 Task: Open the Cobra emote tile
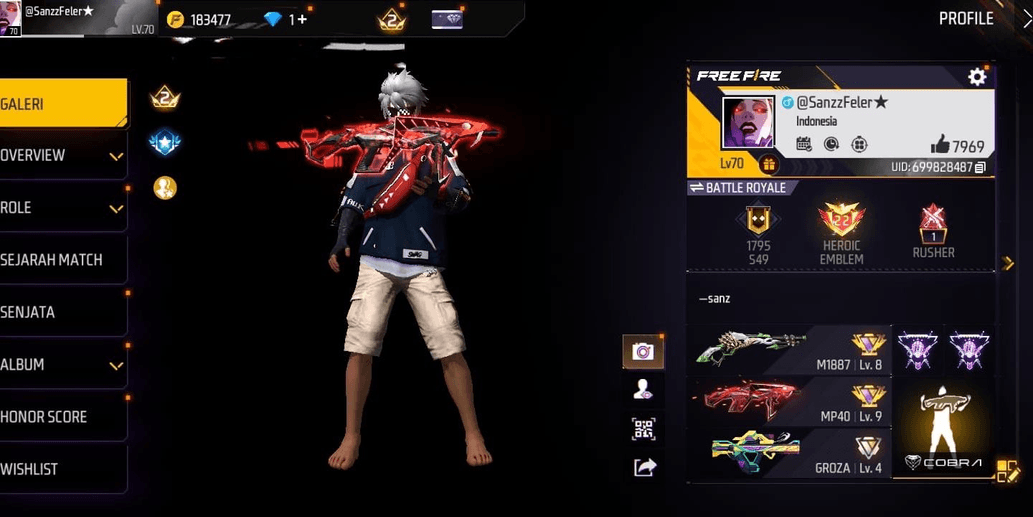click(944, 428)
